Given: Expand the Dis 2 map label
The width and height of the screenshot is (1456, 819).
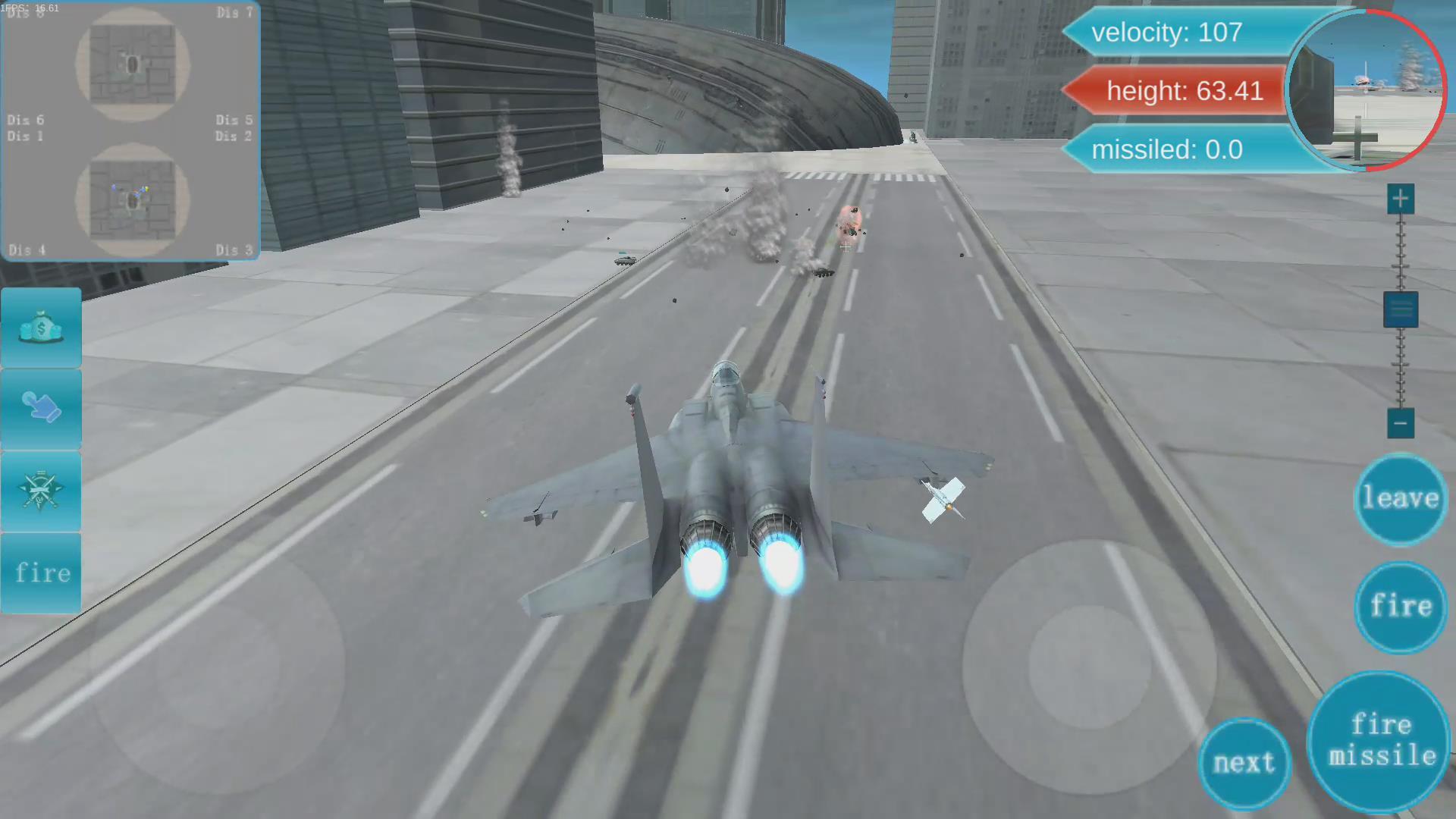Looking at the screenshot, I should coord(234,136).
